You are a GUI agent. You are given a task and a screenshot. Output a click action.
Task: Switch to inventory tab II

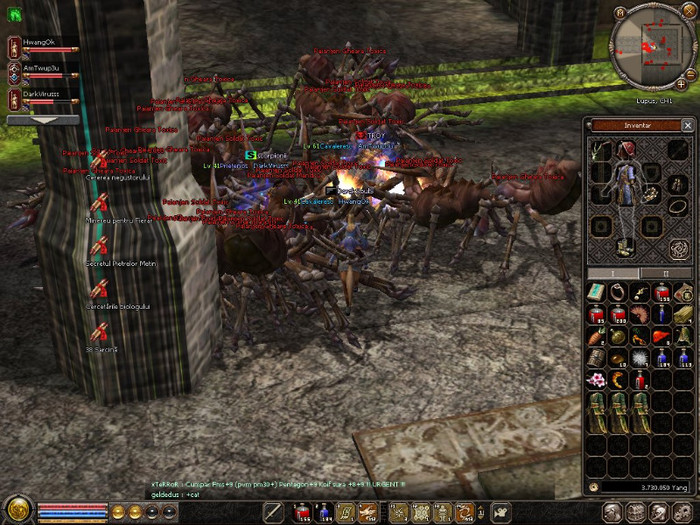click(x=664, y=272)
